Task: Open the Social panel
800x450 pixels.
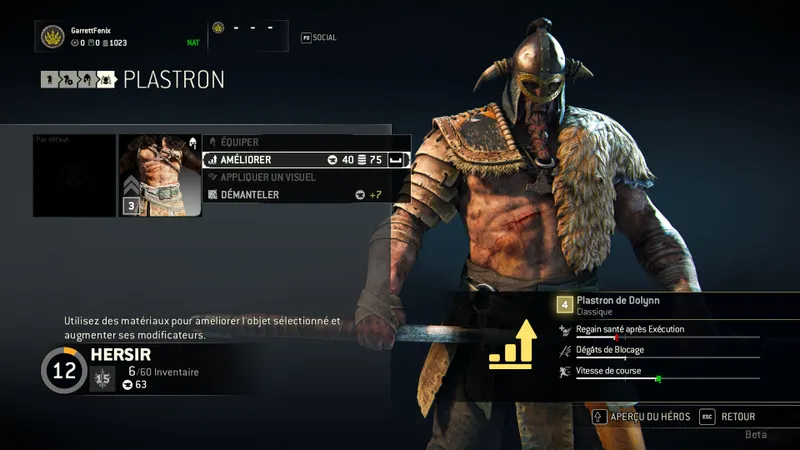Action: (x=319, y=38)
